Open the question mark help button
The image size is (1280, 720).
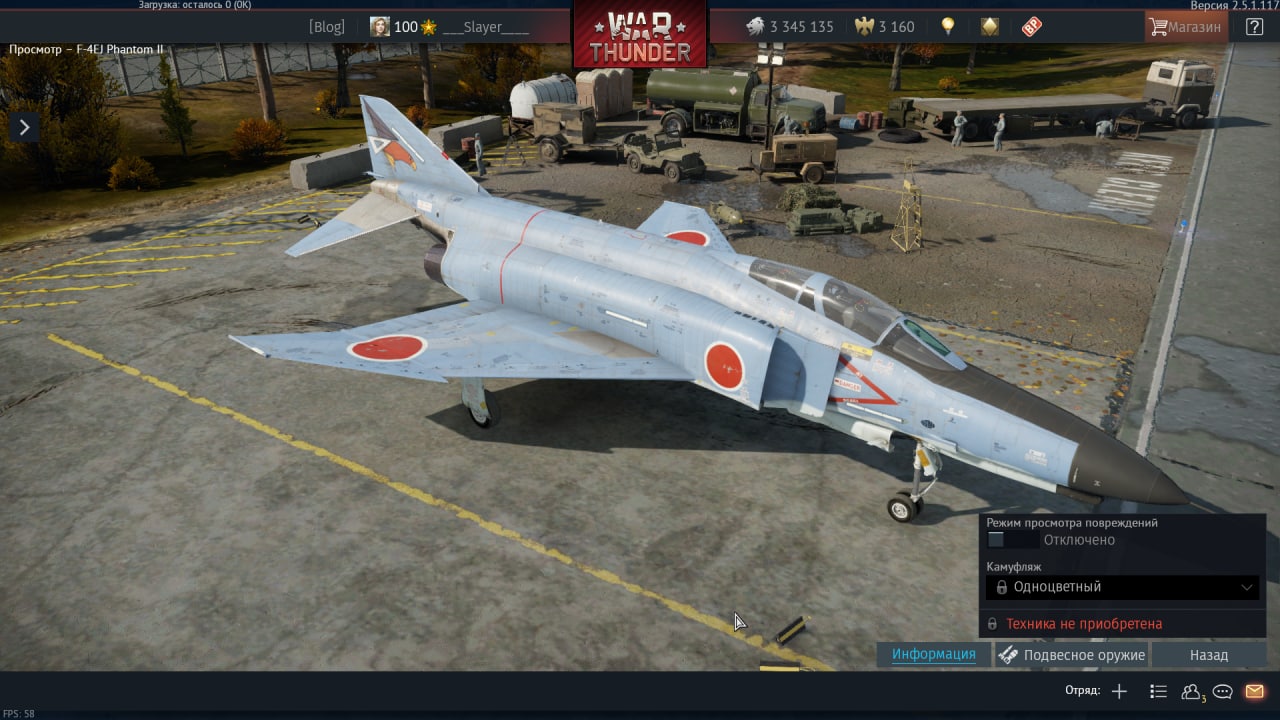point(1254,27)
